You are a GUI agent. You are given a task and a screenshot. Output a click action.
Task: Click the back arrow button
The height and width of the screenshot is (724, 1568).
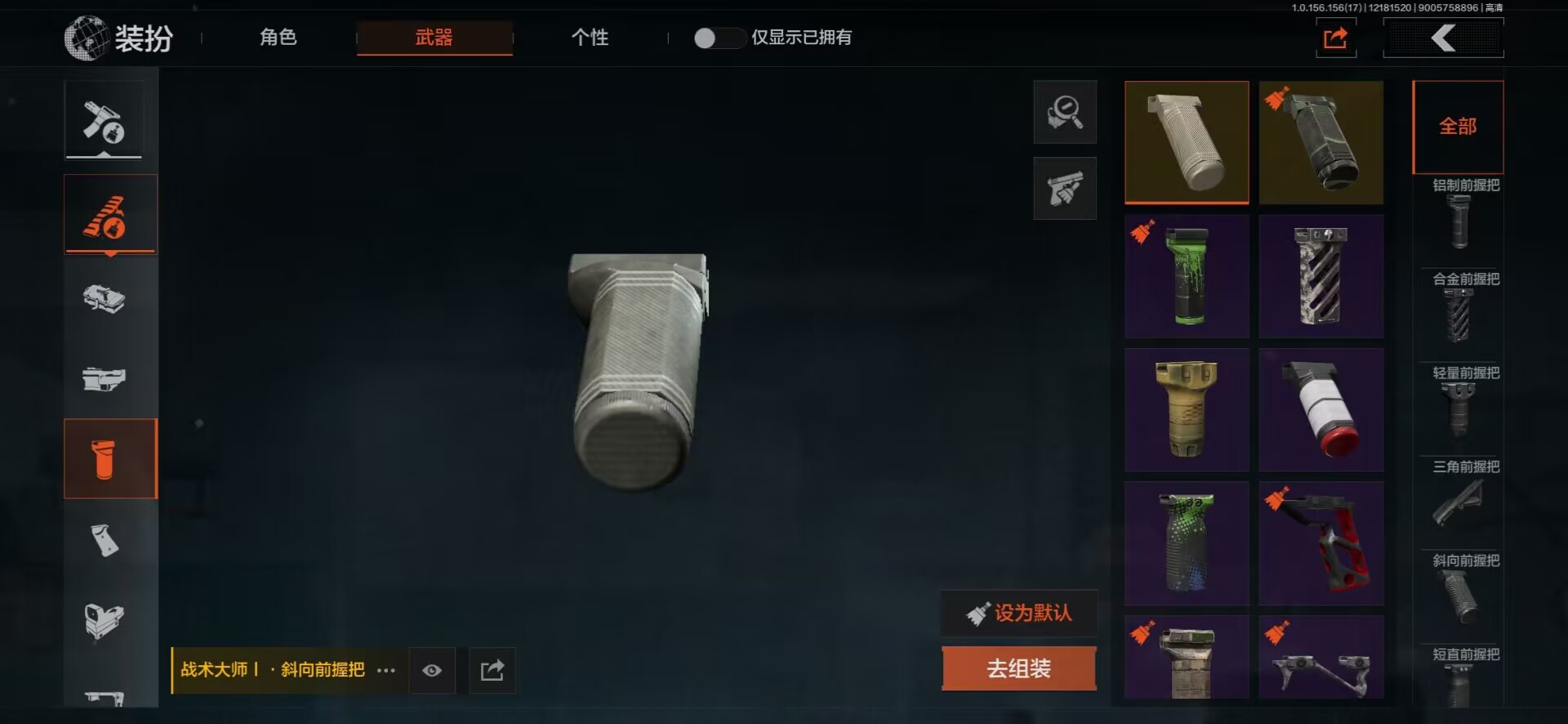1443,38
